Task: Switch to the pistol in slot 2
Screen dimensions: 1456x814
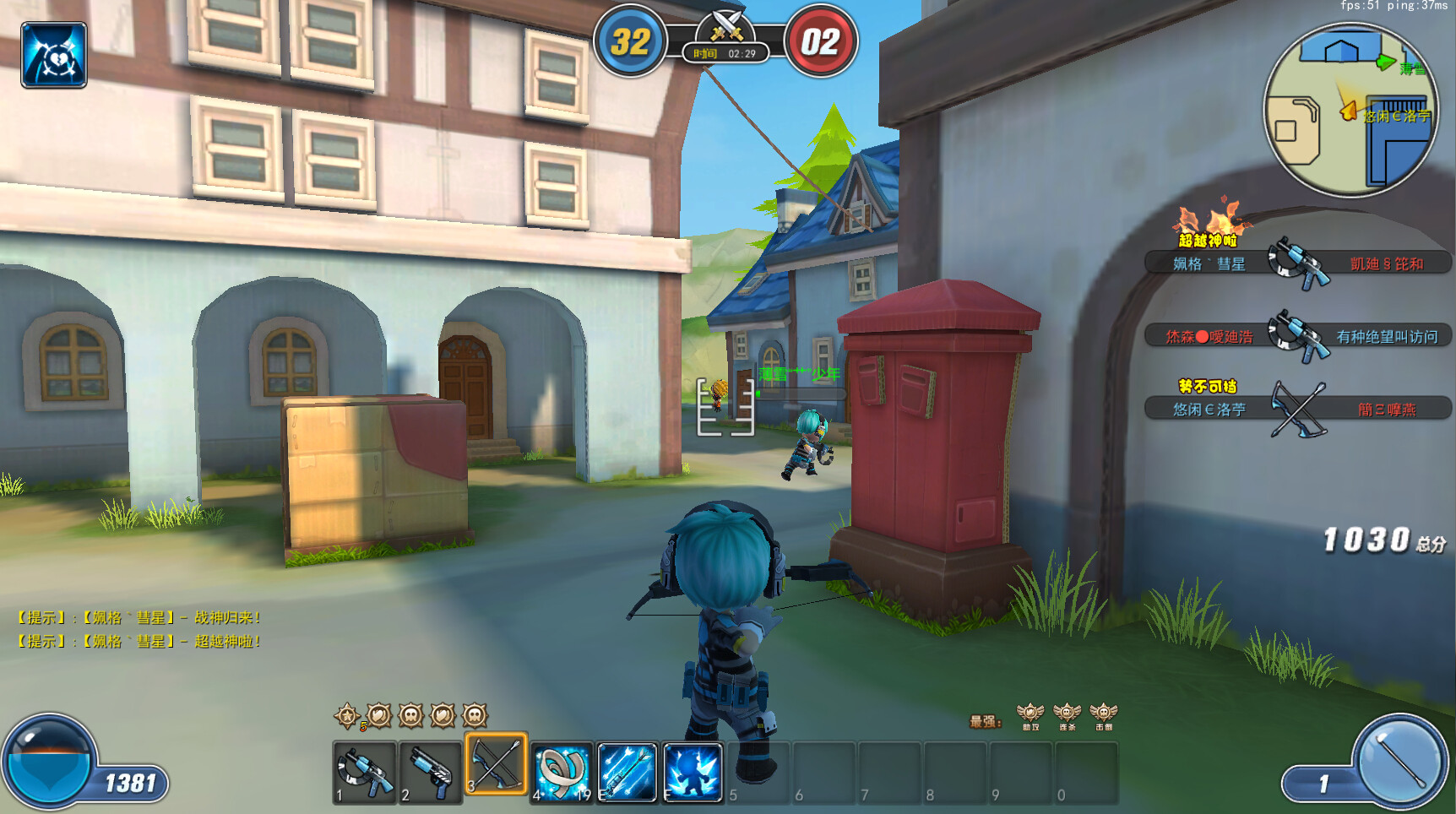Action: [431, 772]
